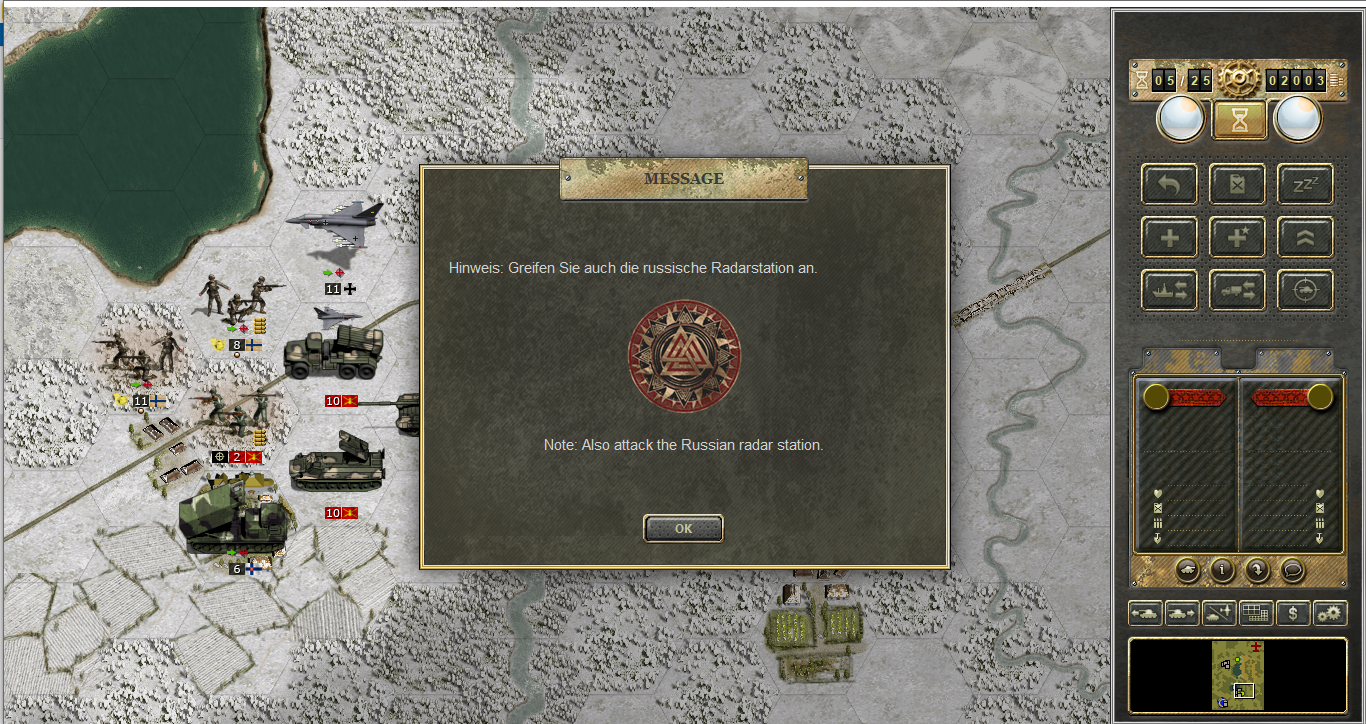End the turn with the hourglass button
The width and height of the screenshot is (1366, 724).
(1240, 120)
